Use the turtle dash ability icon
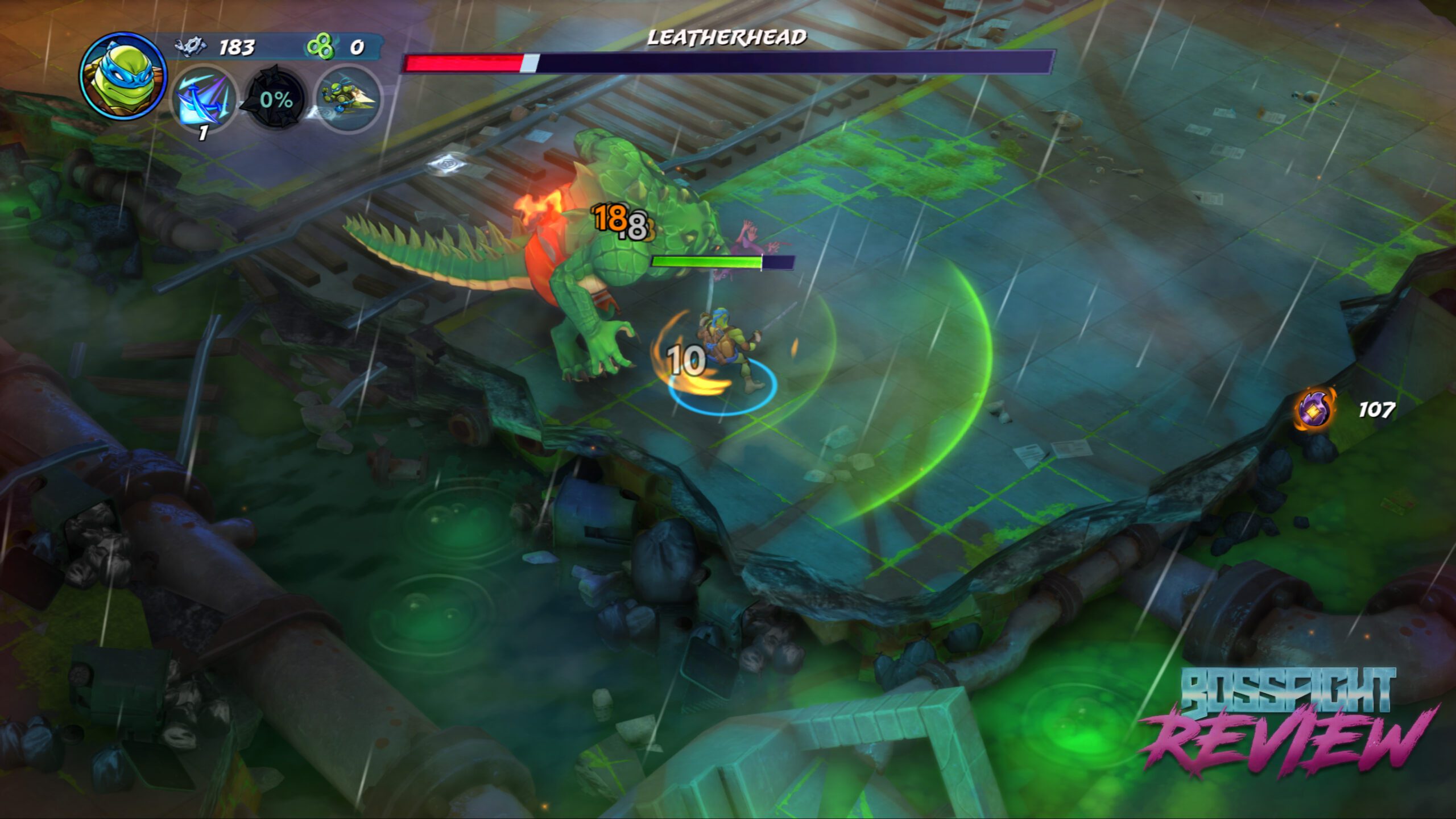Screen dimensions: 1456x819 [x=348, y=99]
